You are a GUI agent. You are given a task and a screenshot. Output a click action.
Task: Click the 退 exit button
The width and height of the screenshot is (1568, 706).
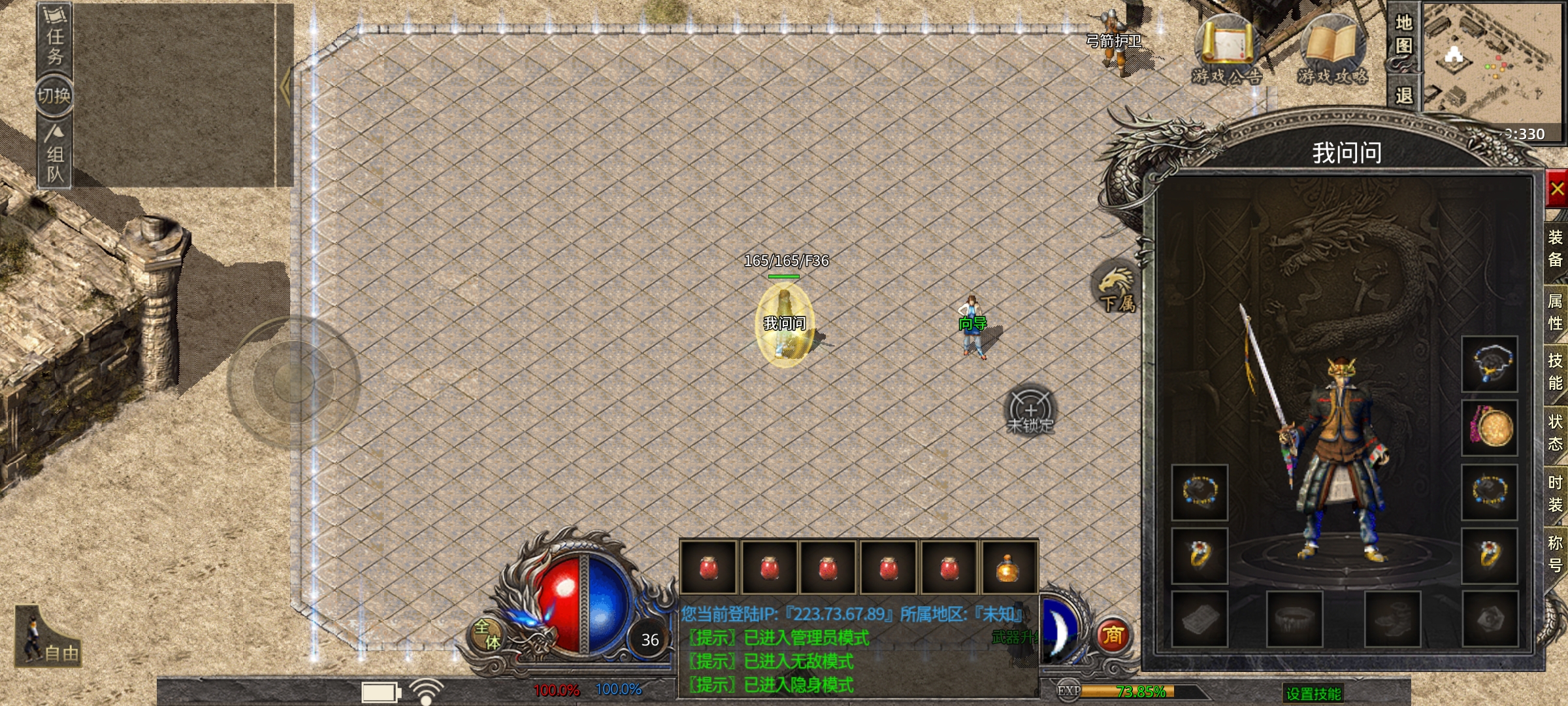click(x=1403, y=95)
